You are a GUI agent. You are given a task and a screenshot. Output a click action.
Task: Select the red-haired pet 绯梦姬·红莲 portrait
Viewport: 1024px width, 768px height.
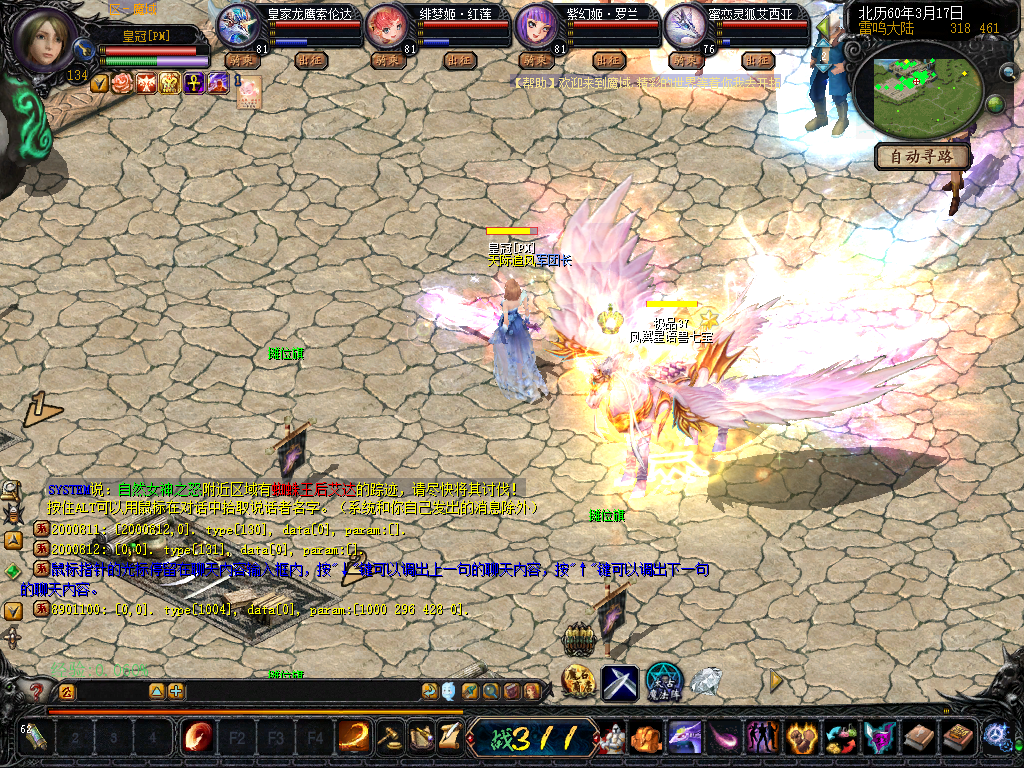point(387,26)
